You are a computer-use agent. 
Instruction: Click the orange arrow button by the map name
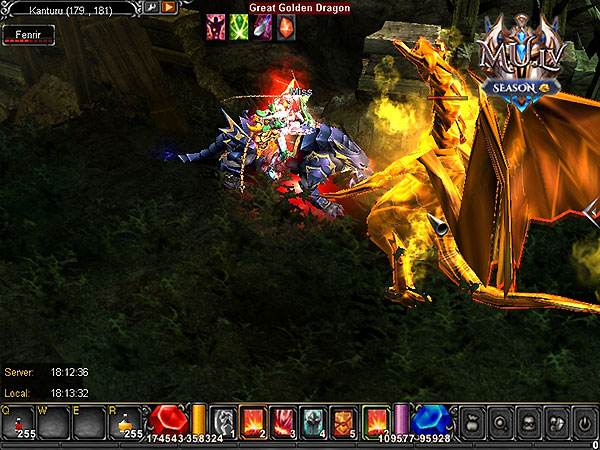(x=169, y=7)
